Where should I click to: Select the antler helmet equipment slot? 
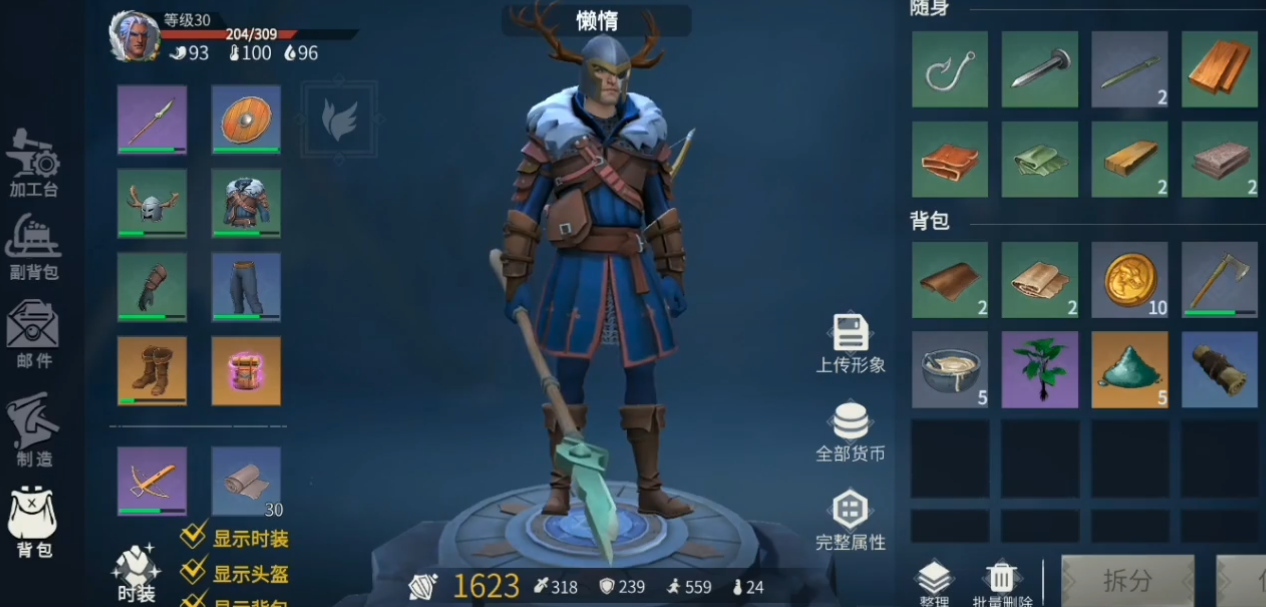(152, 203)
